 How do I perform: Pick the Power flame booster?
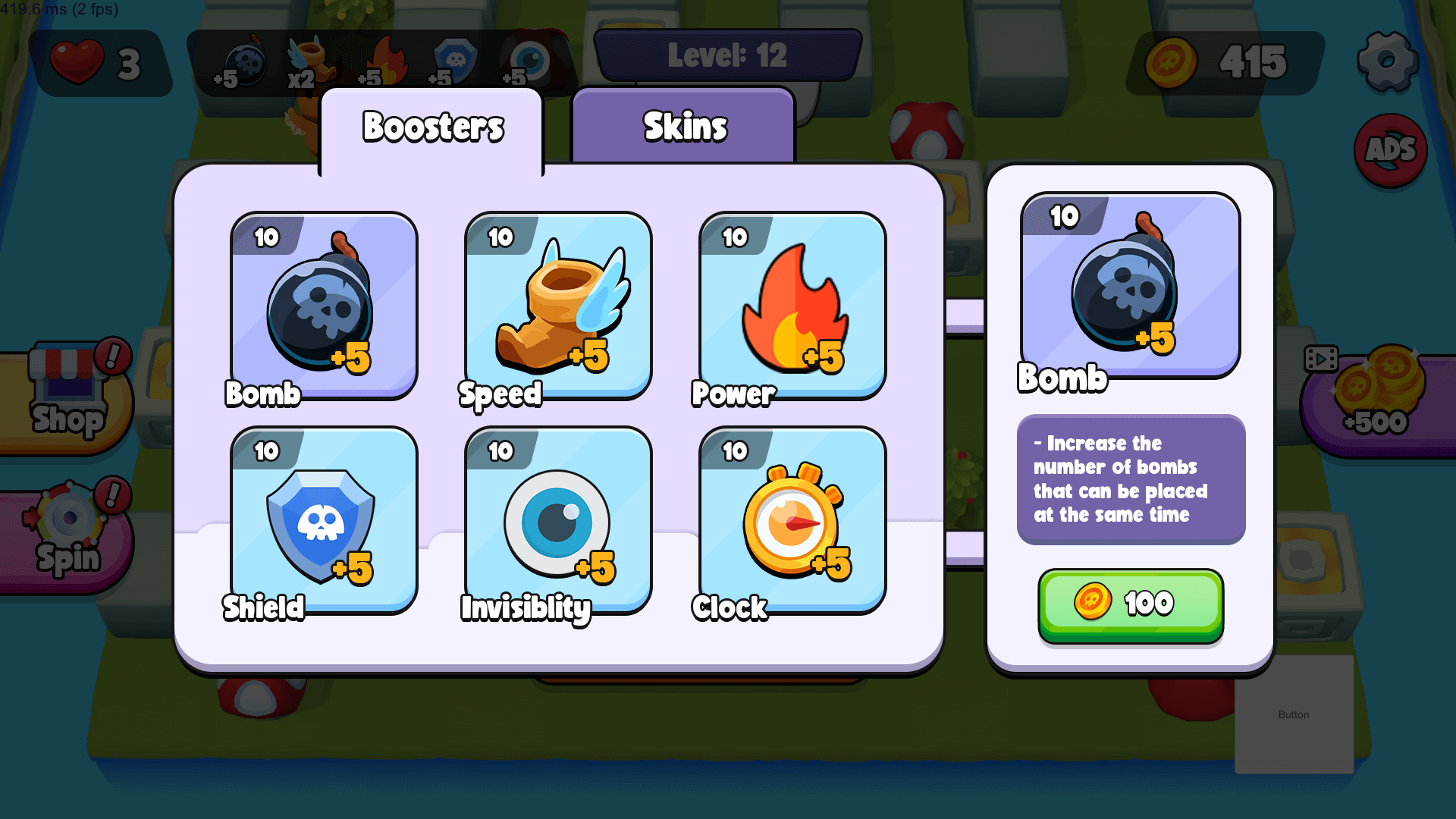pyautogui.click(x=792, y=306)
